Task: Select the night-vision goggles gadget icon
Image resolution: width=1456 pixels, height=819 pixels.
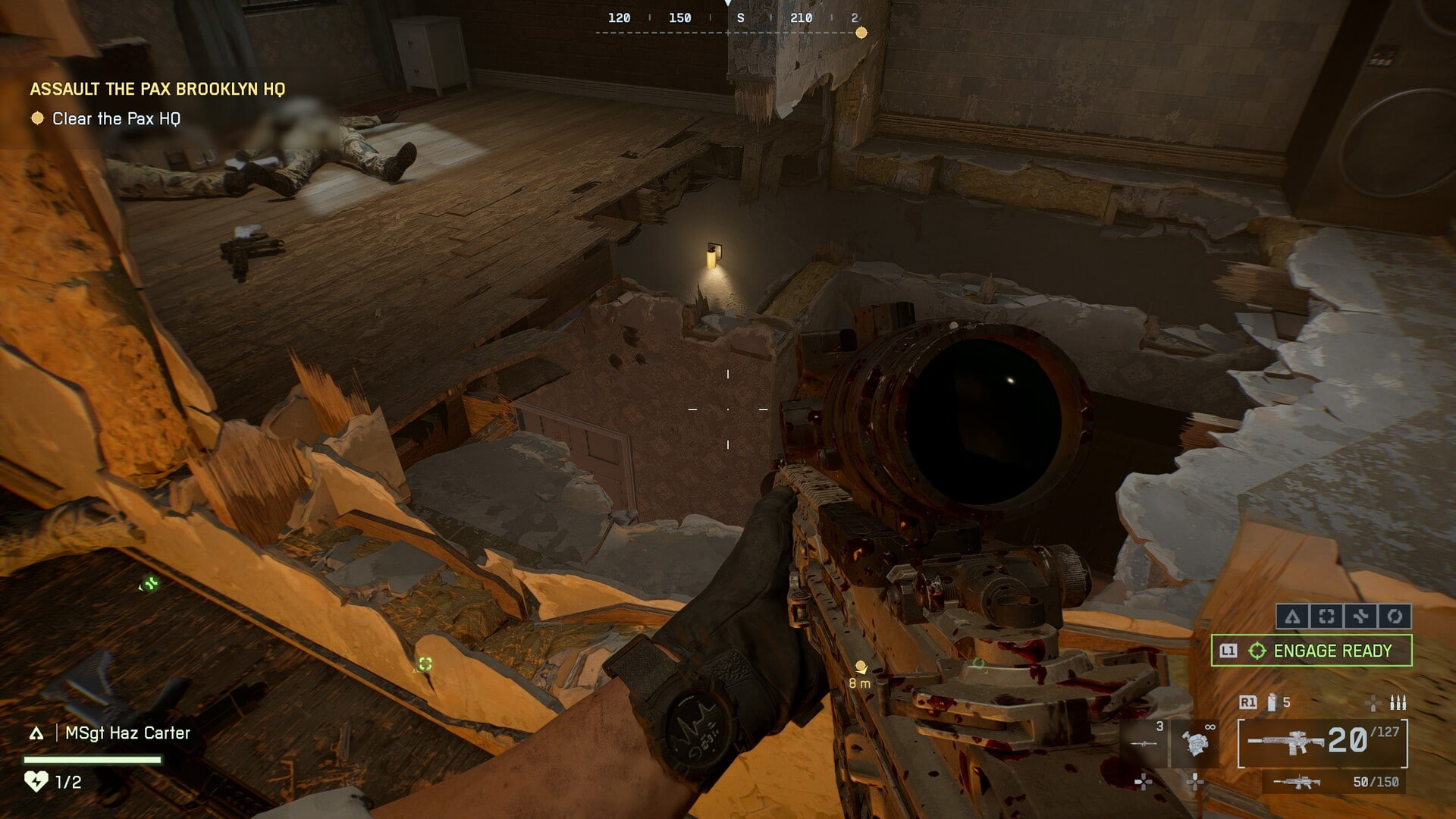Action: click(1196, 742)
